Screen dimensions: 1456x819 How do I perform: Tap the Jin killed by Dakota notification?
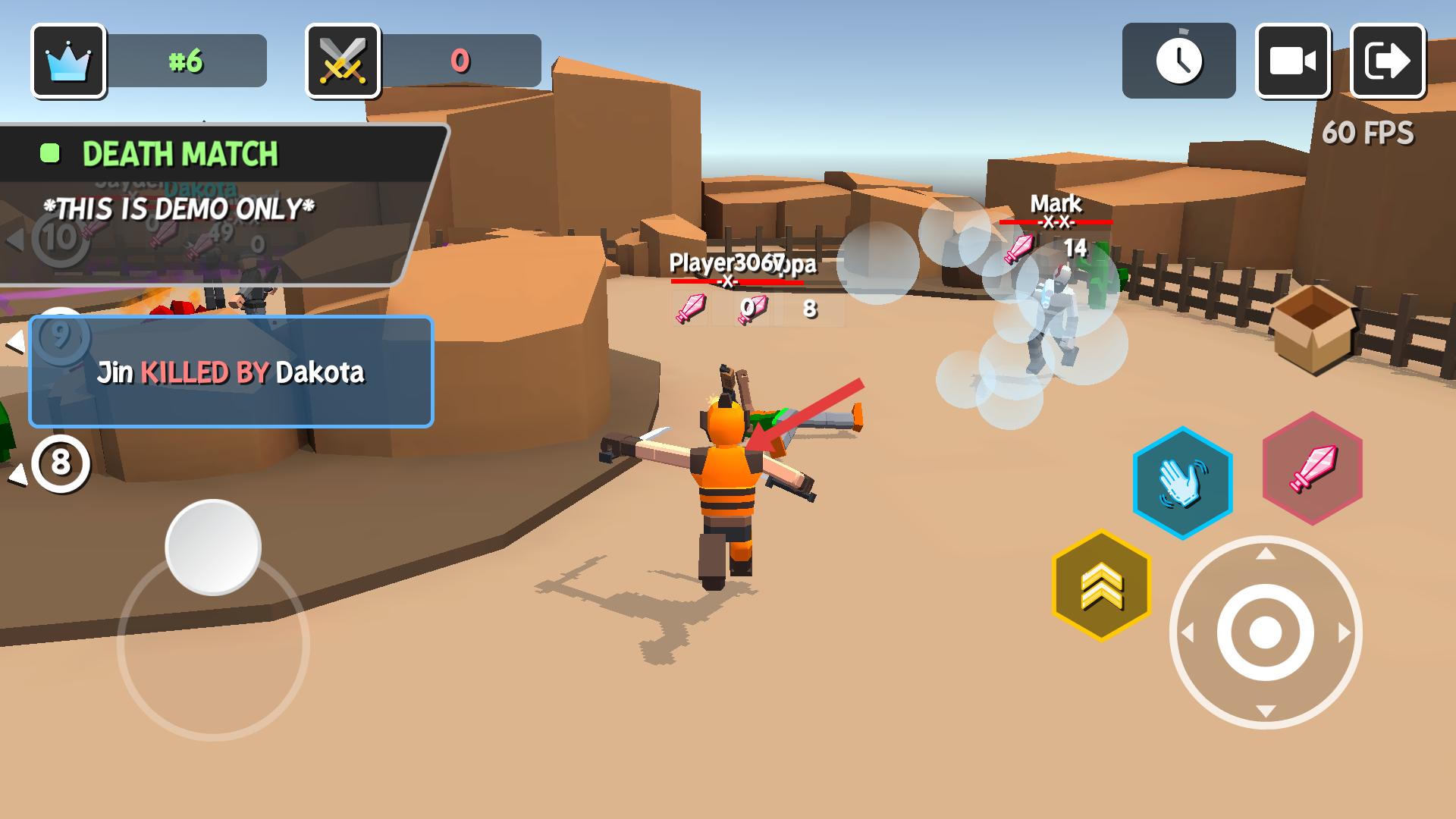231,372
